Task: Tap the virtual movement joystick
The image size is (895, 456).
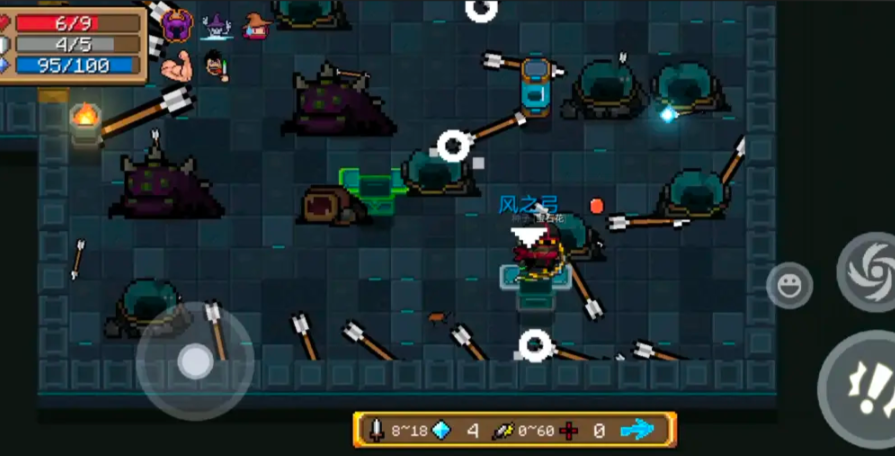Action: tap(194, 361)
